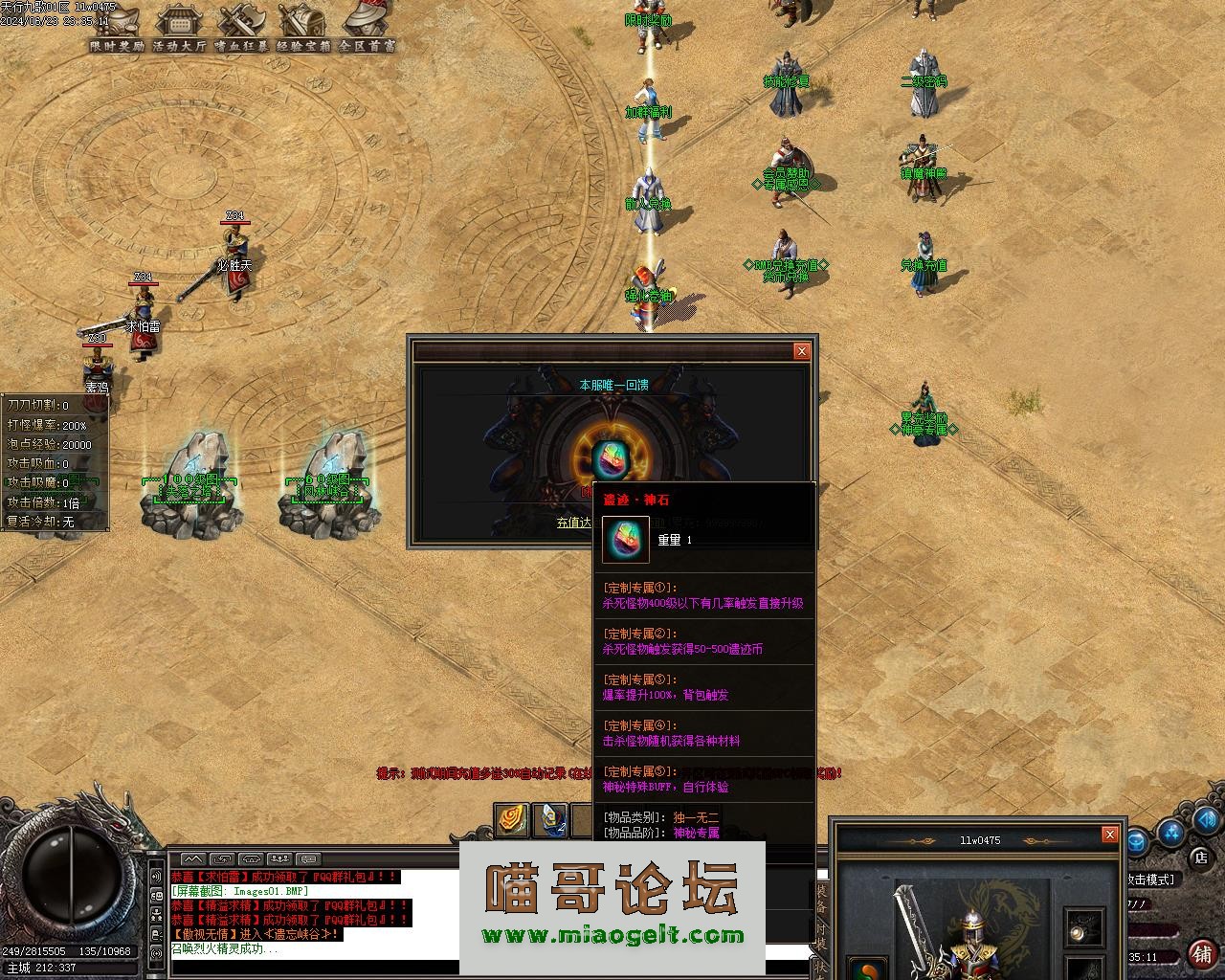
Task: Use the blue crystal hotbar item
Action: [x=549, y=819]
